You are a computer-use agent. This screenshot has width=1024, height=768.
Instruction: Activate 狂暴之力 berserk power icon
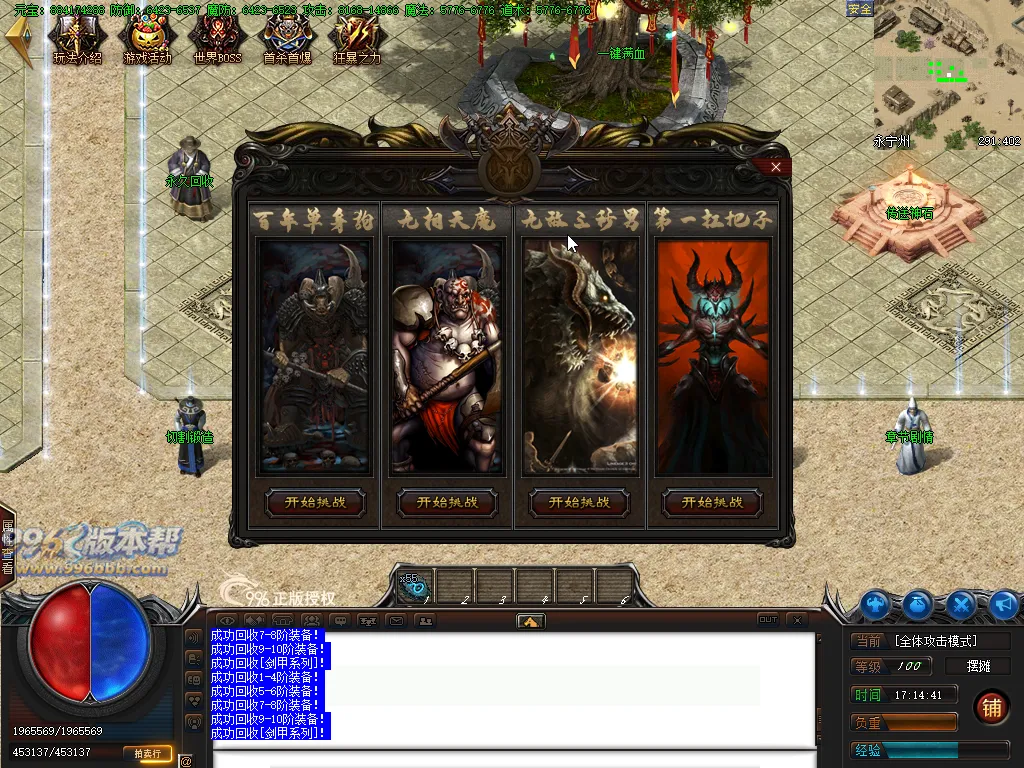357,38
